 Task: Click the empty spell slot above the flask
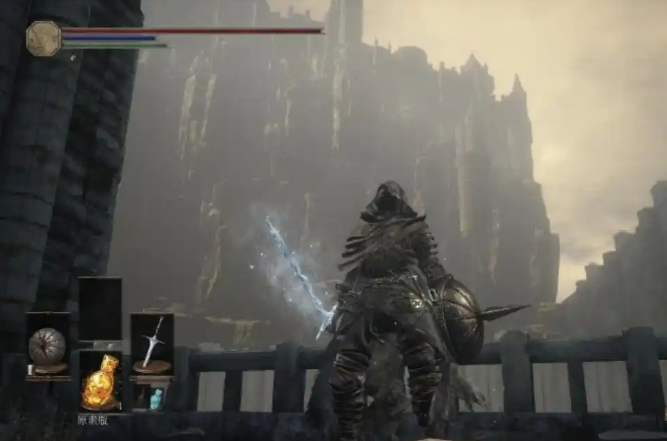pos(100,310)
